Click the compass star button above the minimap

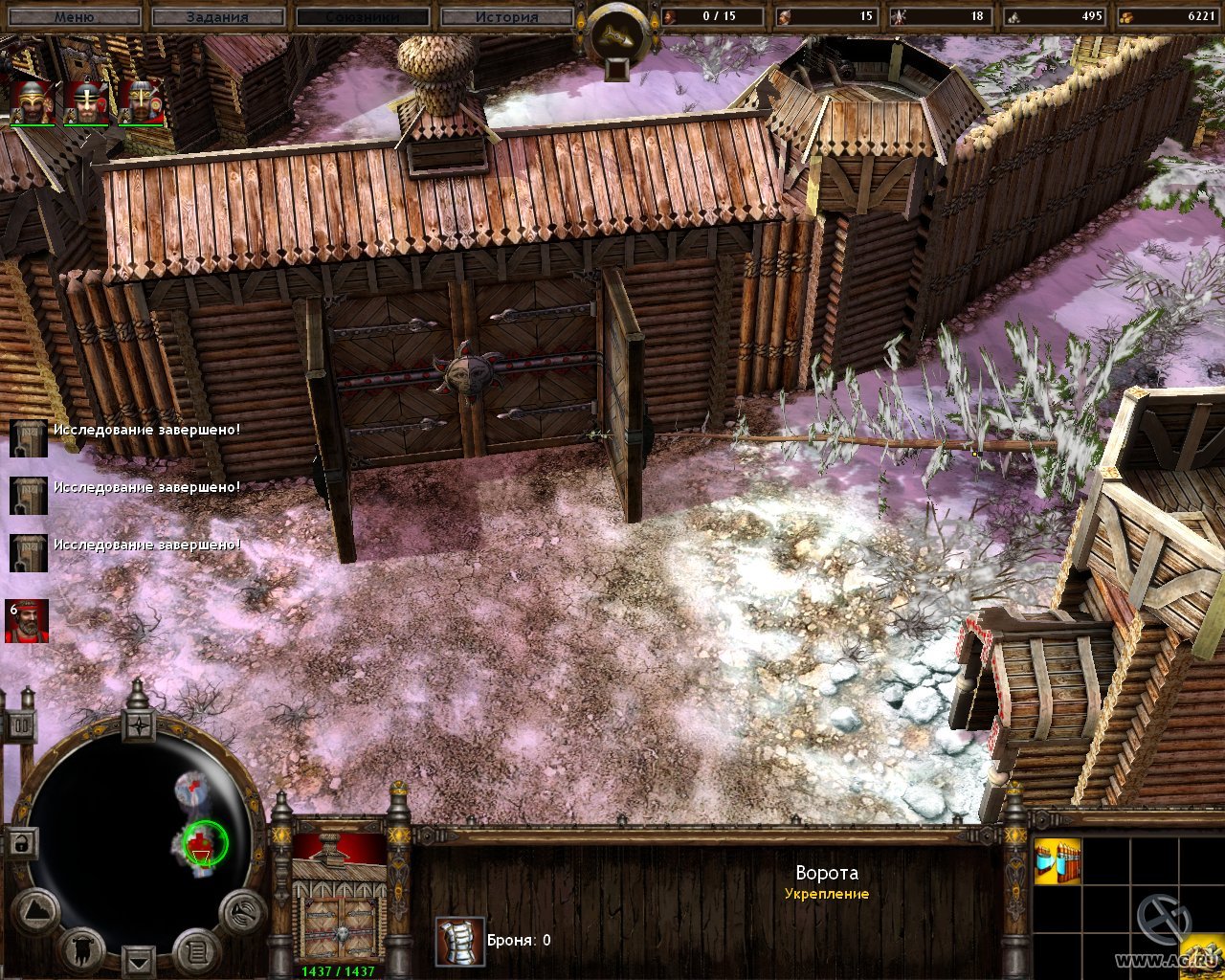pyautogui.click(x=139, y=724)
